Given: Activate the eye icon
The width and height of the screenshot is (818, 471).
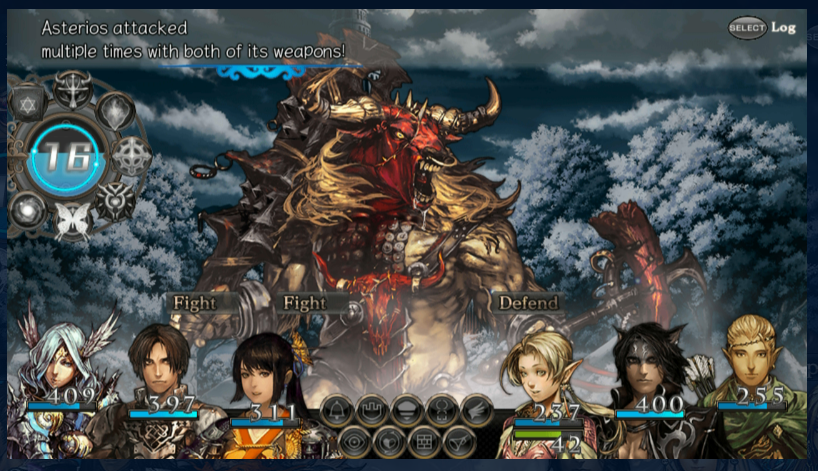Looking at the screenshot, I should click(354, 440).
